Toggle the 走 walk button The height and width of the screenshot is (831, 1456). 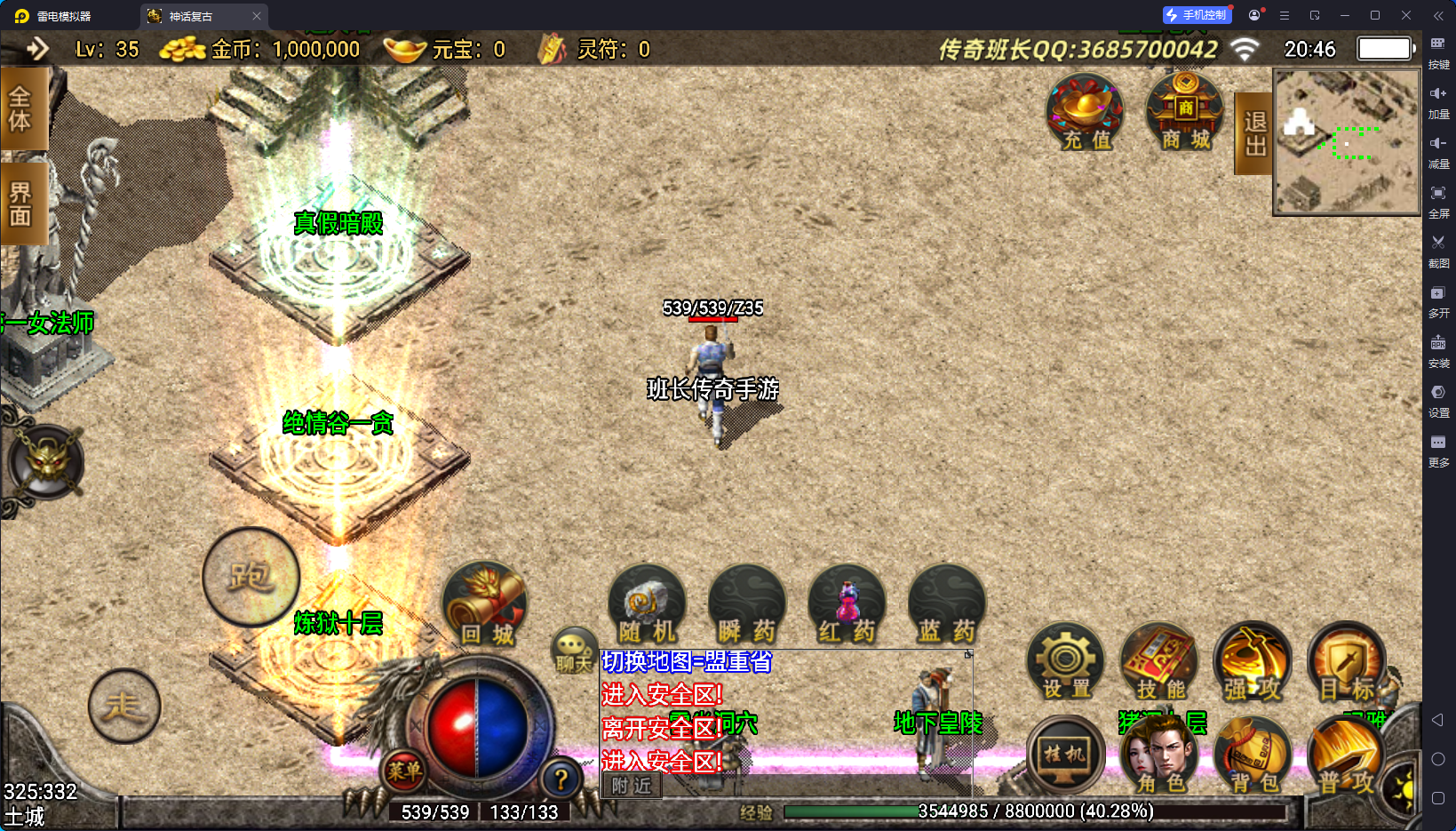124,707
